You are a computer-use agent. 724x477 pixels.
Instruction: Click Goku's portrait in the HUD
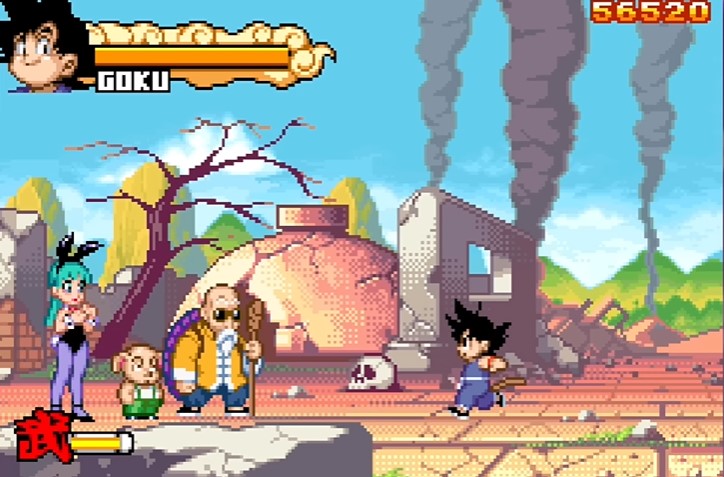click(45, 45)
